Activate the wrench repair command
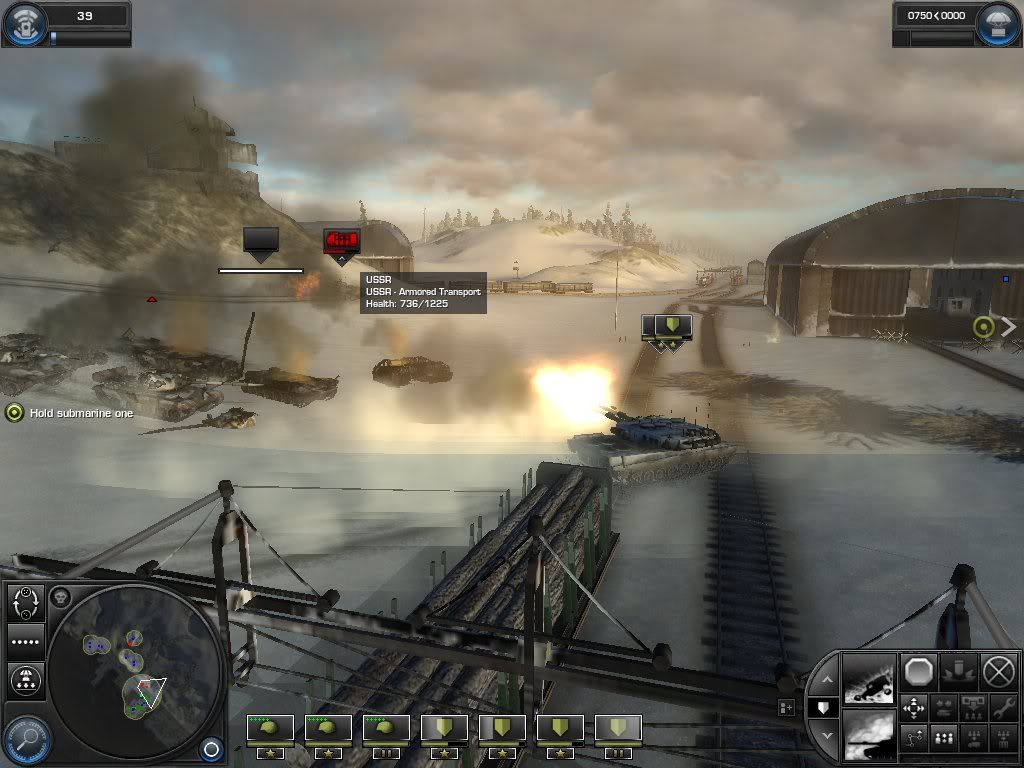This screenshot has width=1024, height=768. click(x=1000, y=708)
